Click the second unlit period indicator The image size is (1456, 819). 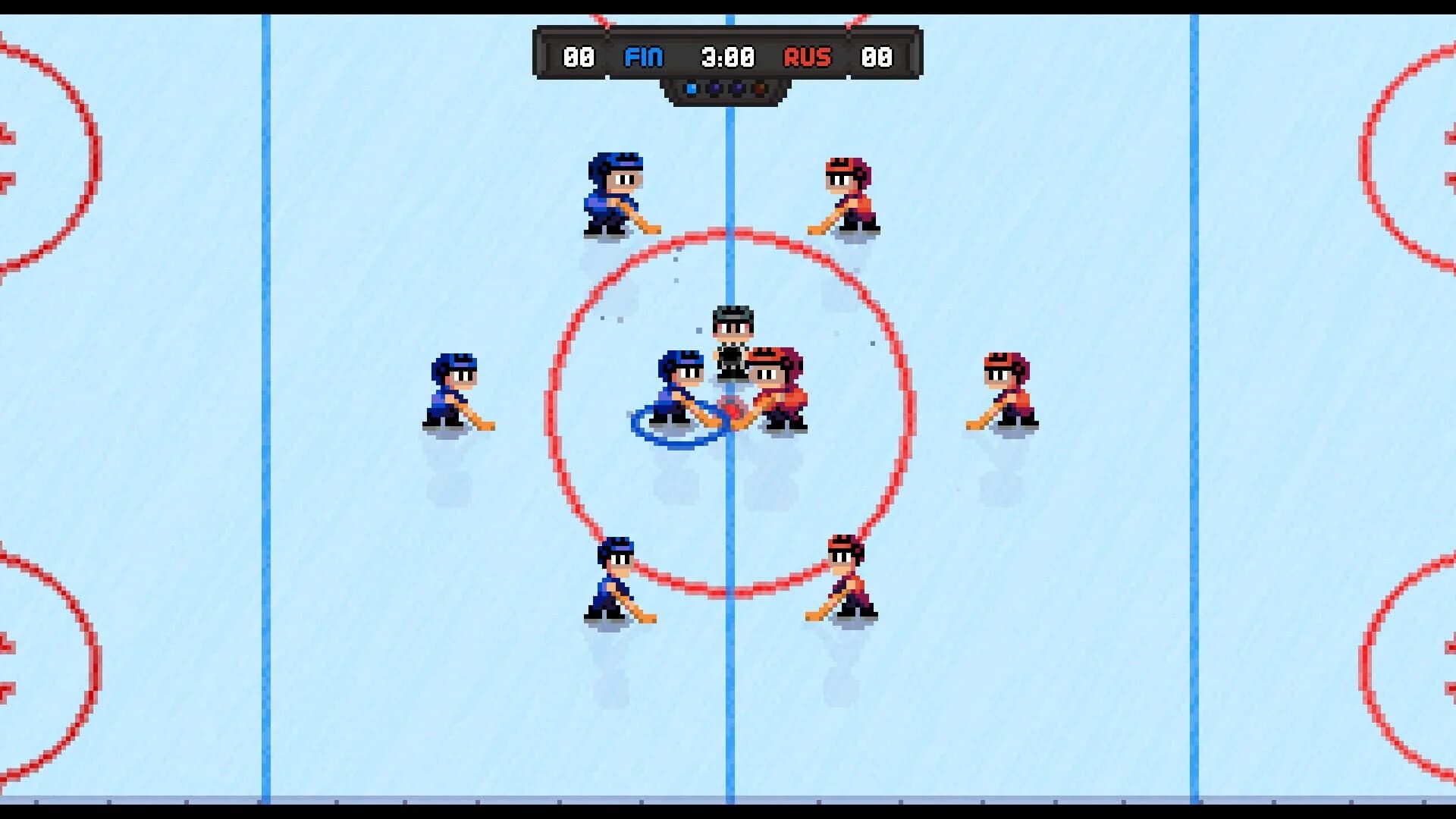click(x=714, y=89)
